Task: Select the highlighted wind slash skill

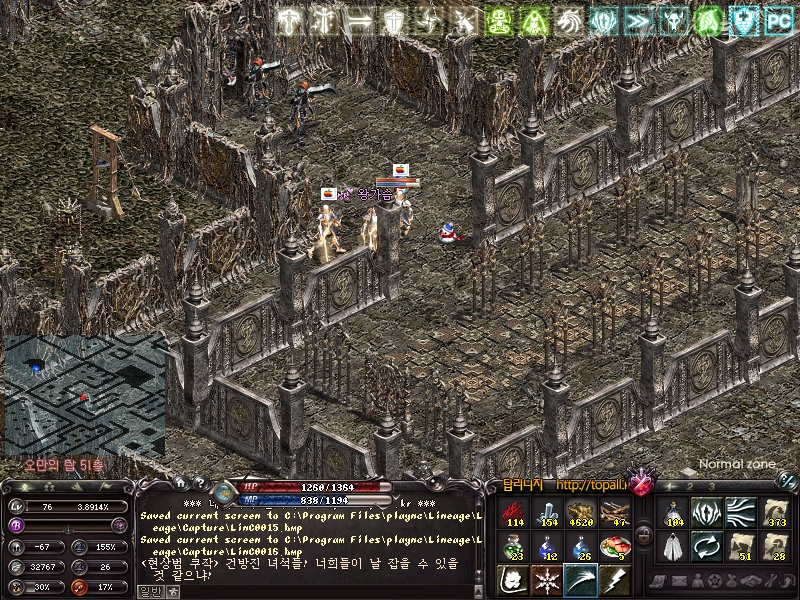Action: (581, 581)
